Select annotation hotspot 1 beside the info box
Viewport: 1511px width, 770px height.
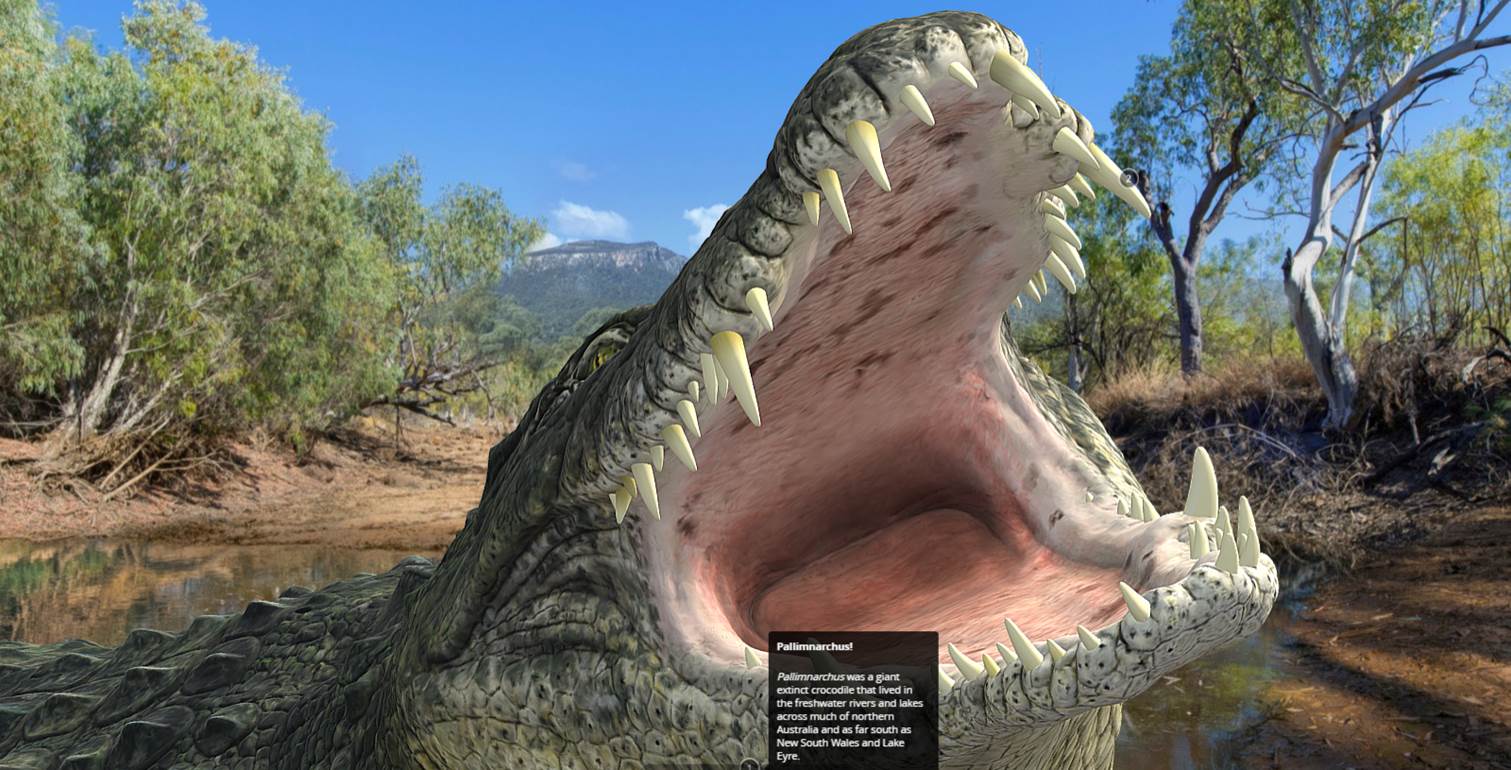pyautogui.click(x=750, y=764)
